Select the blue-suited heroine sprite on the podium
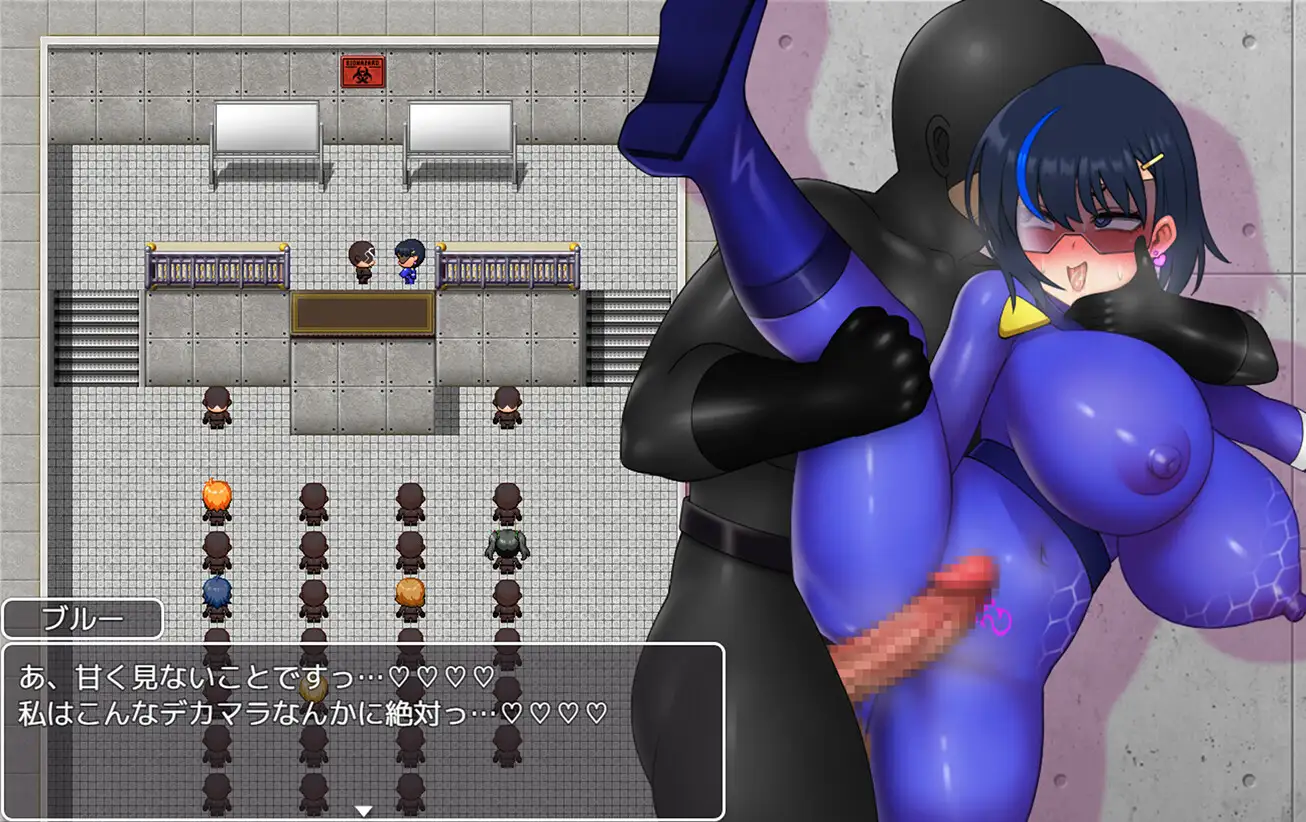The height and width of the screenshot is (822, 1306). click(x=408, y=260)
